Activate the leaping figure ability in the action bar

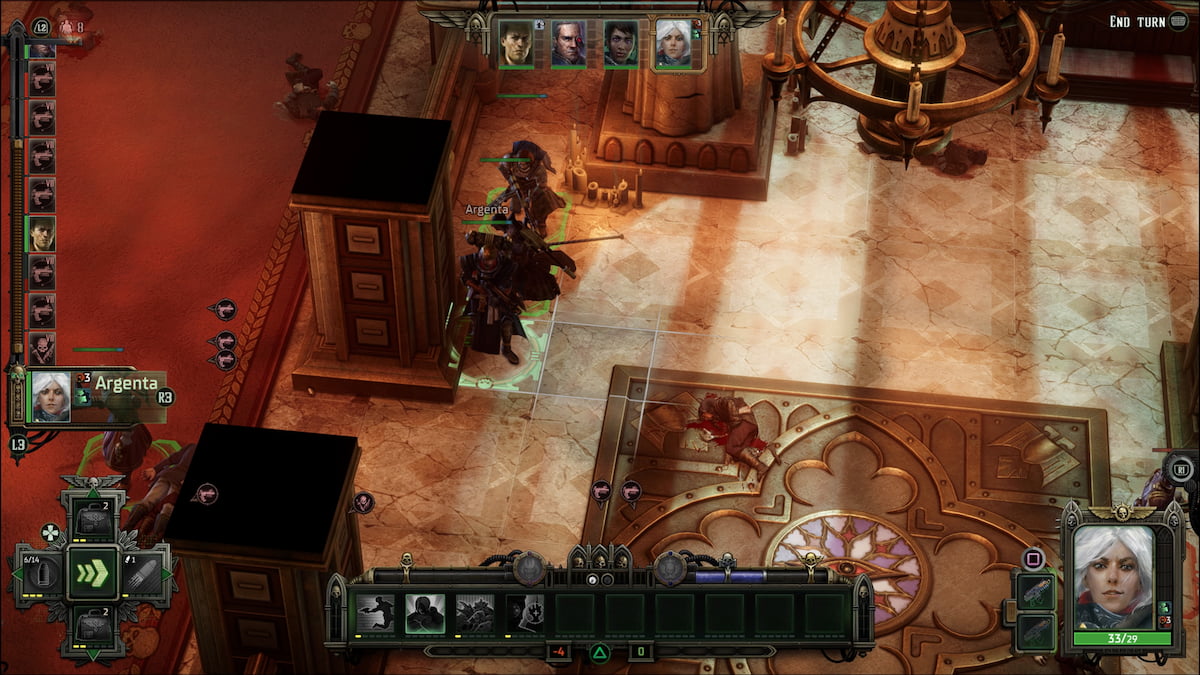[376, 613]
